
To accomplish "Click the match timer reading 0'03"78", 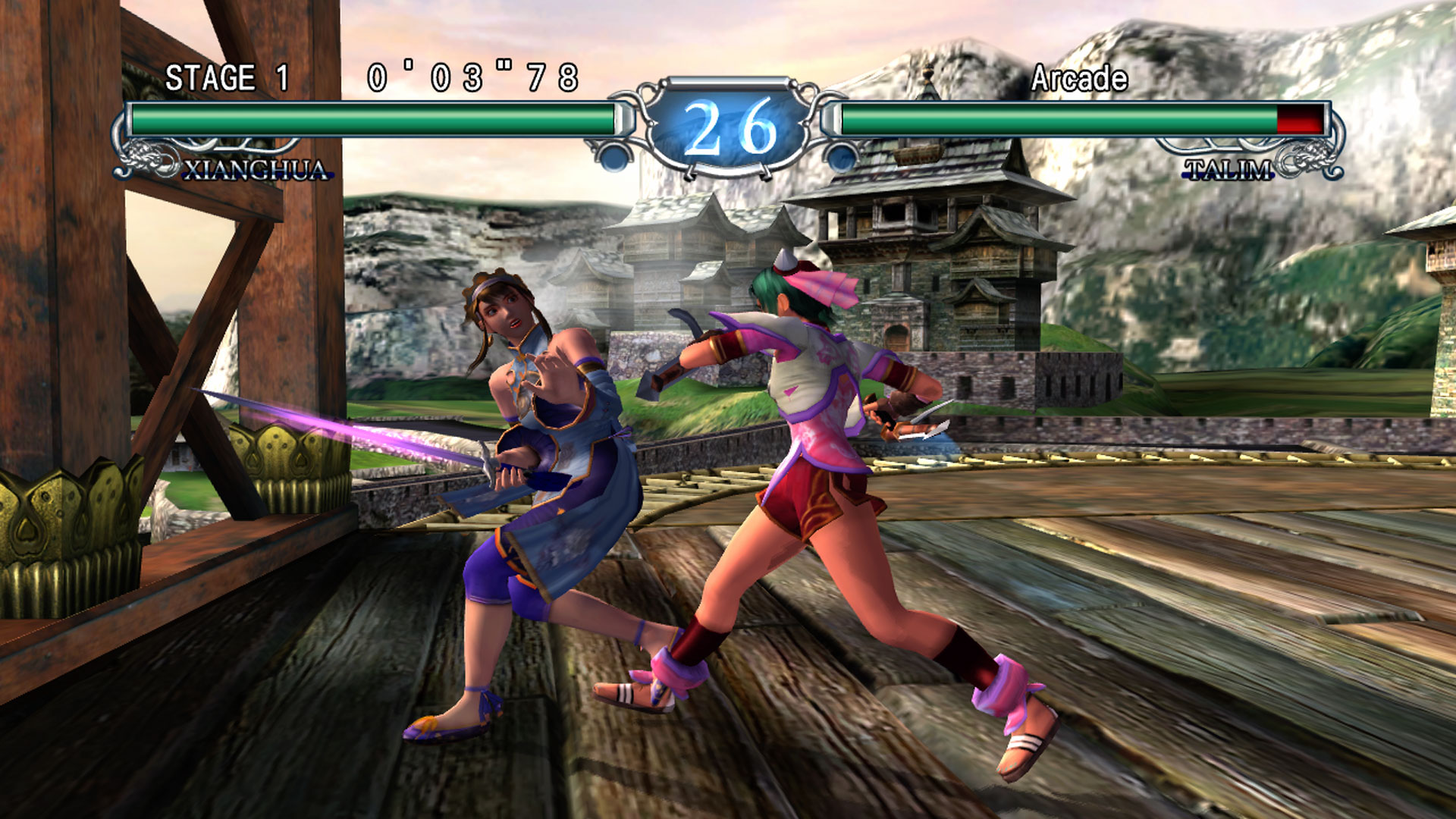I will tap(472, 76).
